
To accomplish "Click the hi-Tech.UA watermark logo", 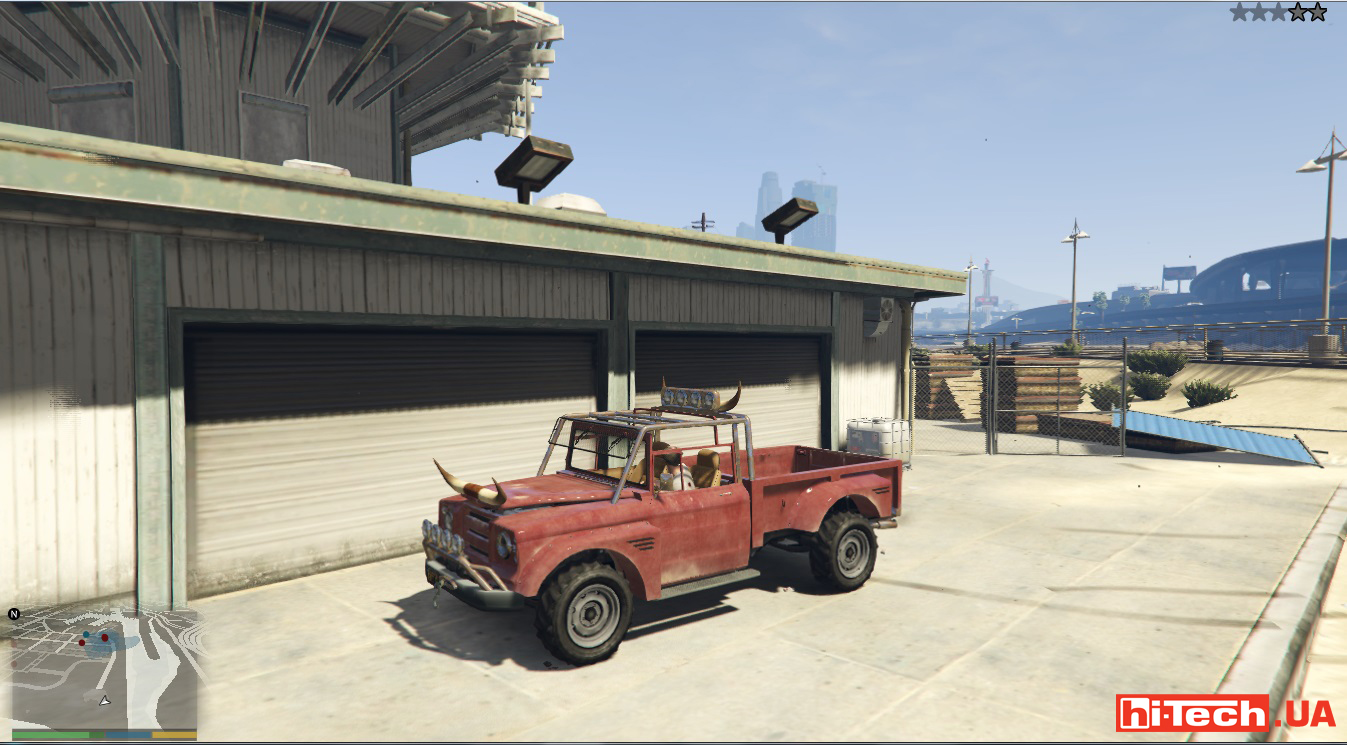I will pyautogui.click(x=1225, y=713).
